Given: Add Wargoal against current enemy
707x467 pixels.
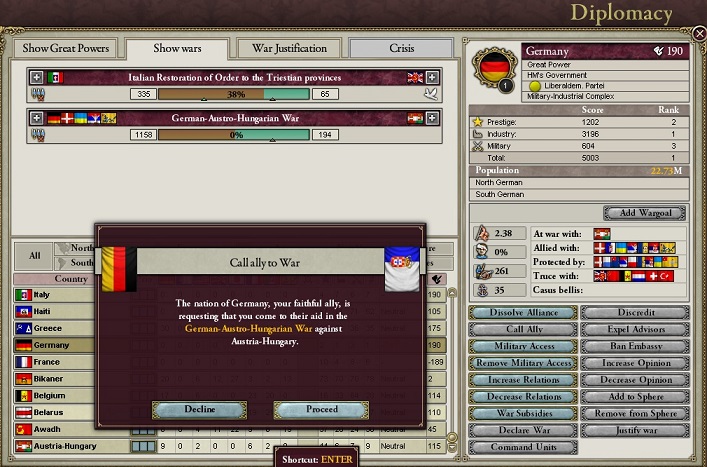Looking at the screenshot, I should [x=645, y=213].
